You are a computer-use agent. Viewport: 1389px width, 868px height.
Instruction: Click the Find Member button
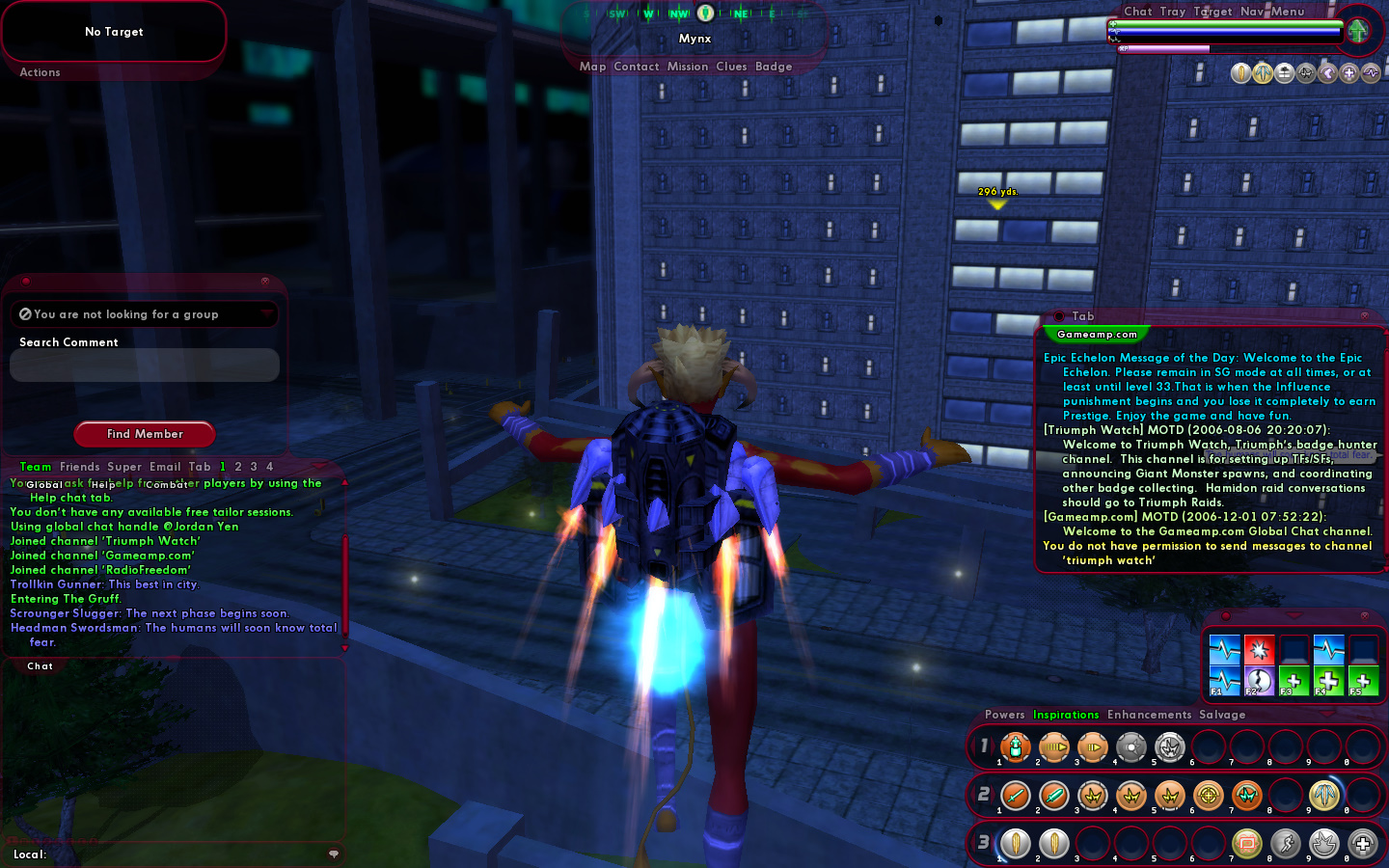[145, 434]
